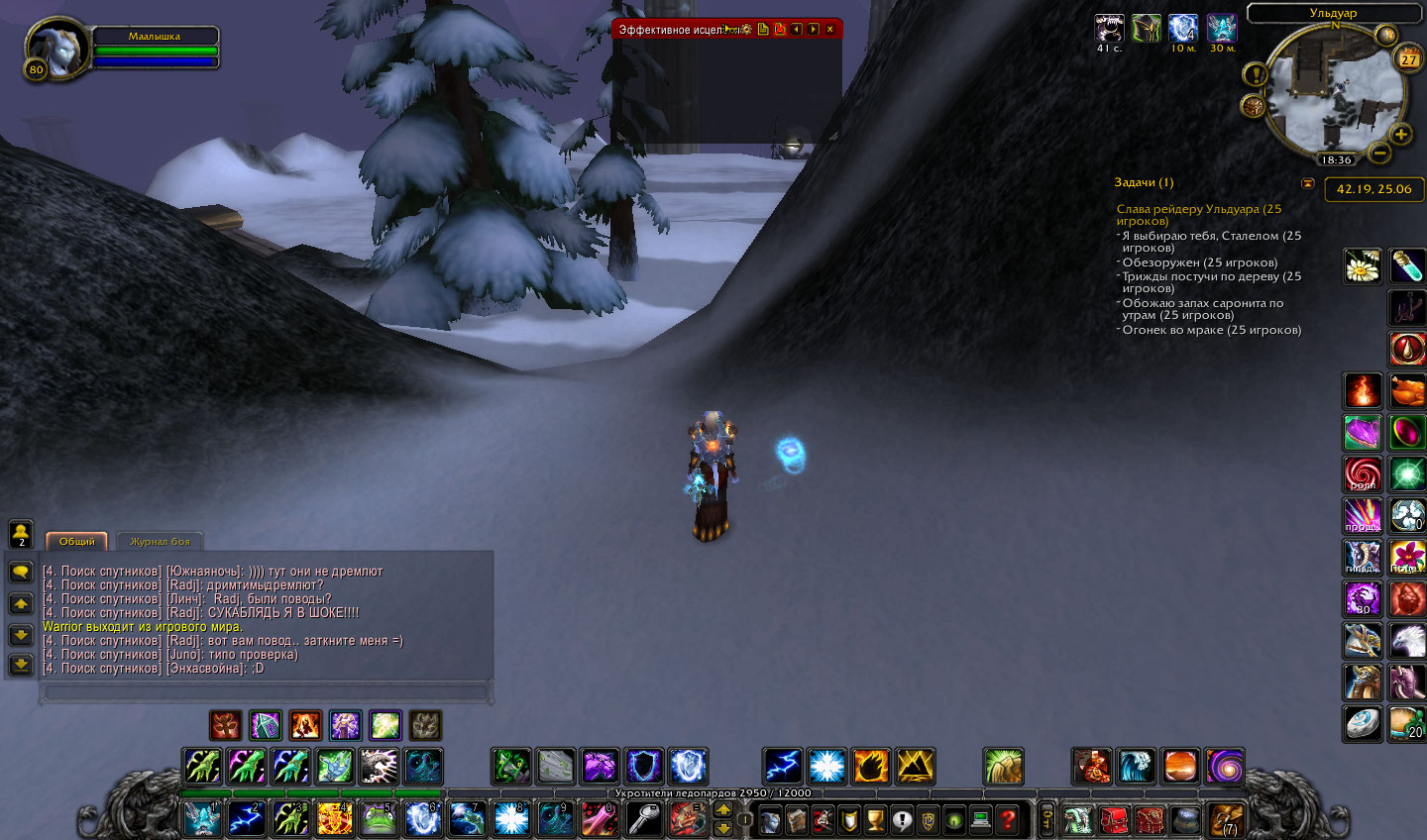Image resolution: width=1427 pixels, height=840 pixels.
Task: Cast the green frog Hex spell
Action: (378, 820)
